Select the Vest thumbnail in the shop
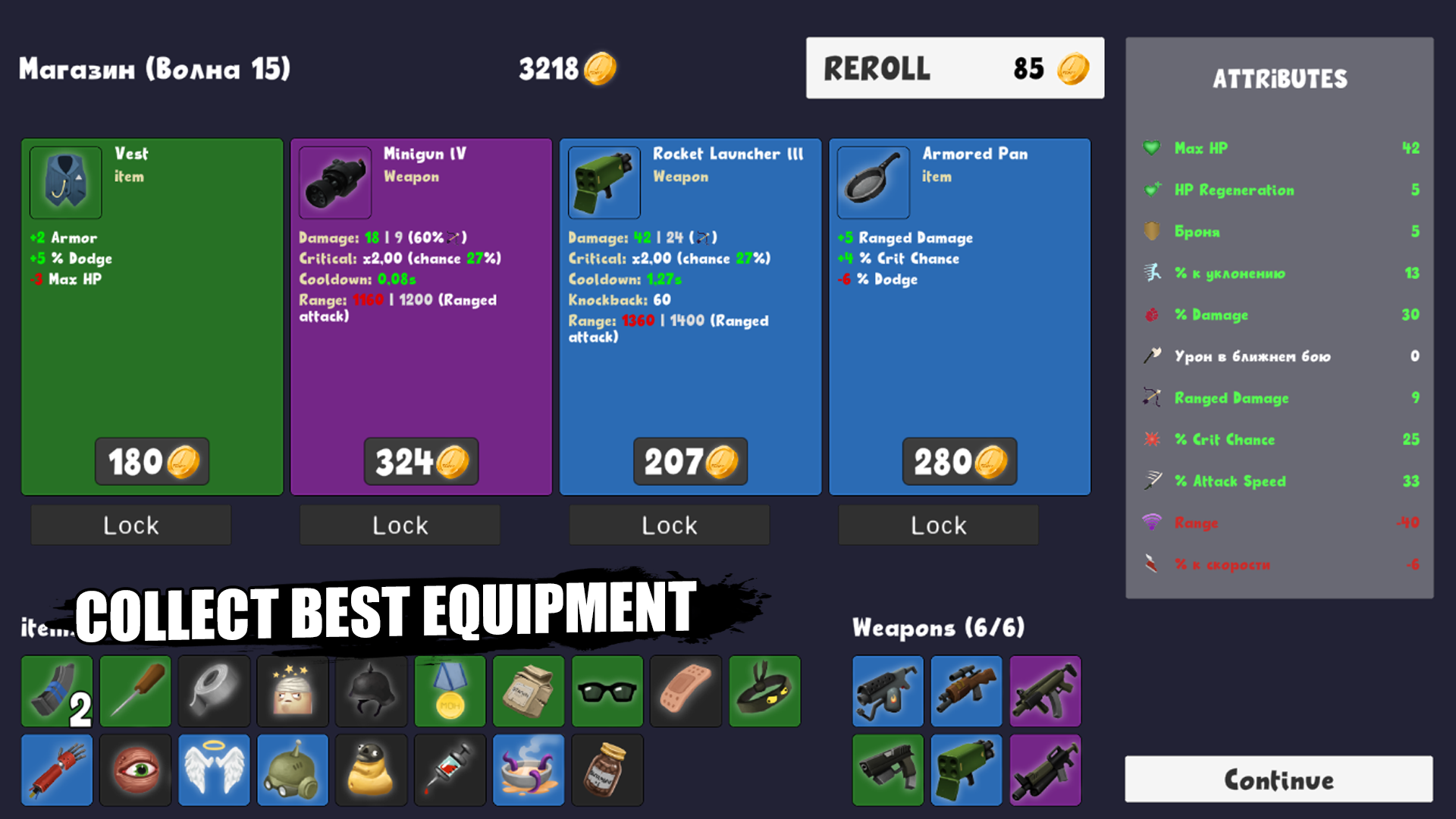The image size is (1456, 819). (64, 183)
